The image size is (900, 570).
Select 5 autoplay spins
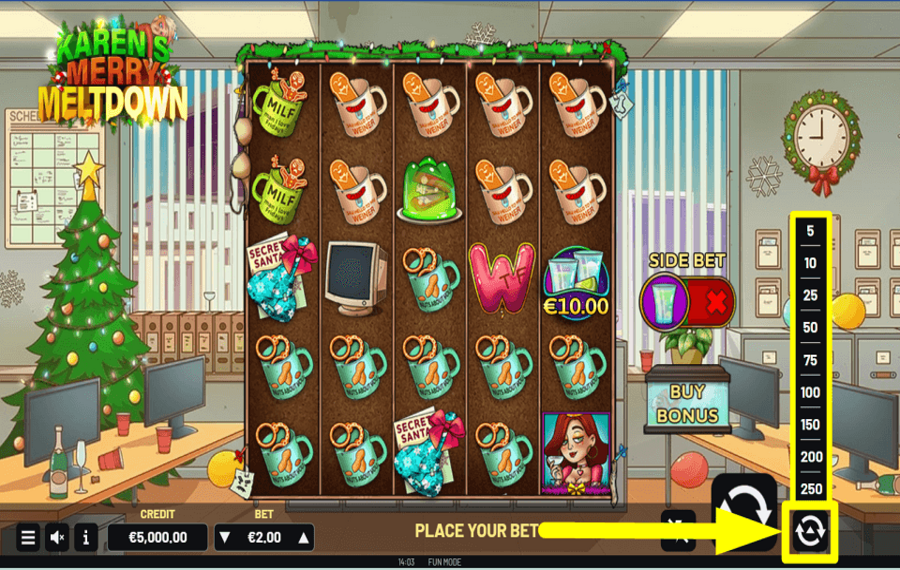809,231
